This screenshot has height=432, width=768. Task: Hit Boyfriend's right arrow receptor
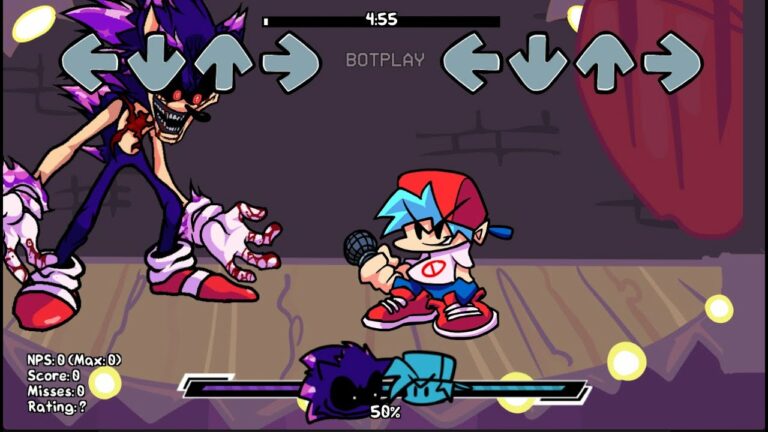click(673, 62)
